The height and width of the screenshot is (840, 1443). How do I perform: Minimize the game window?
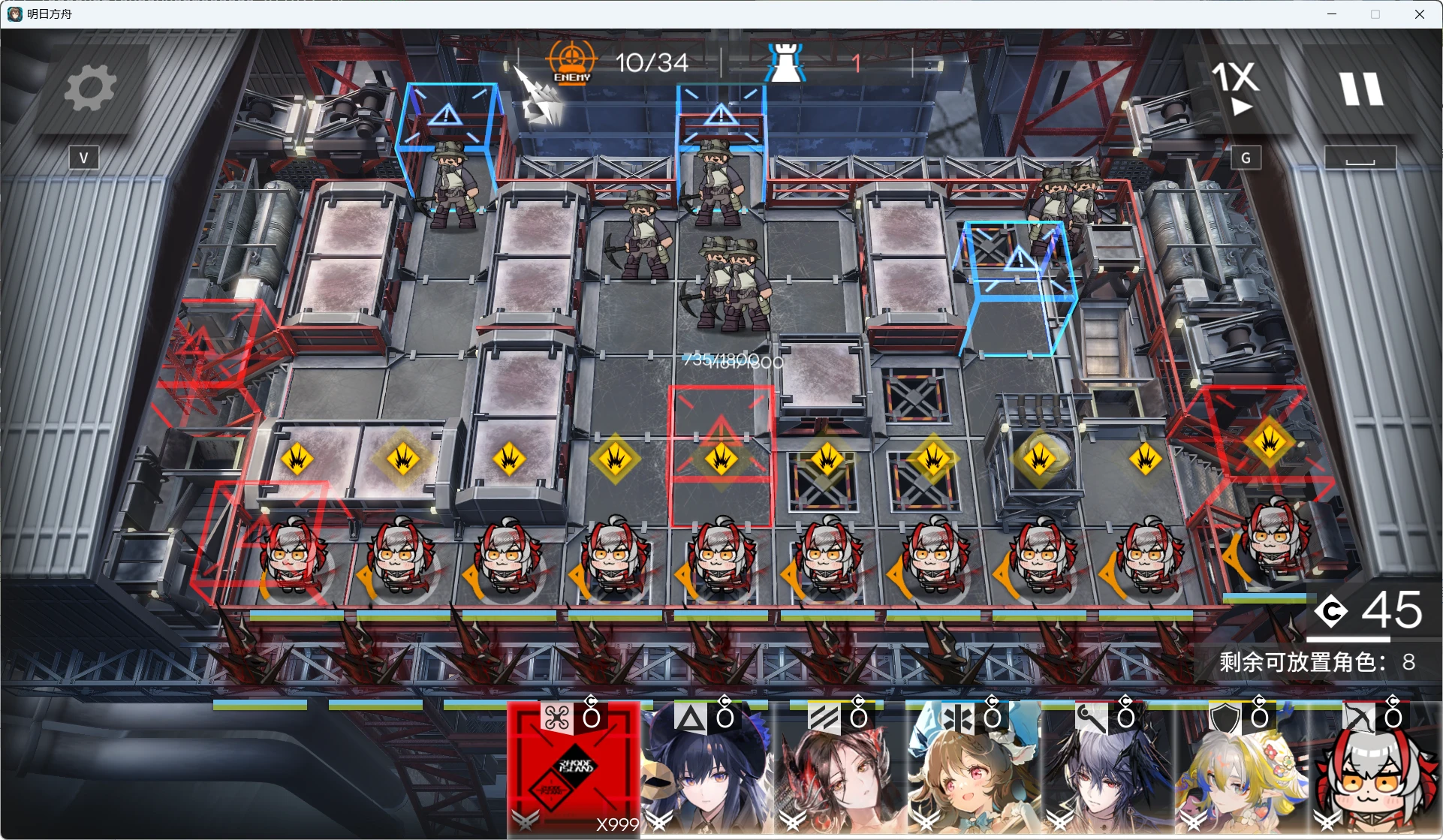coord(1332,14)
